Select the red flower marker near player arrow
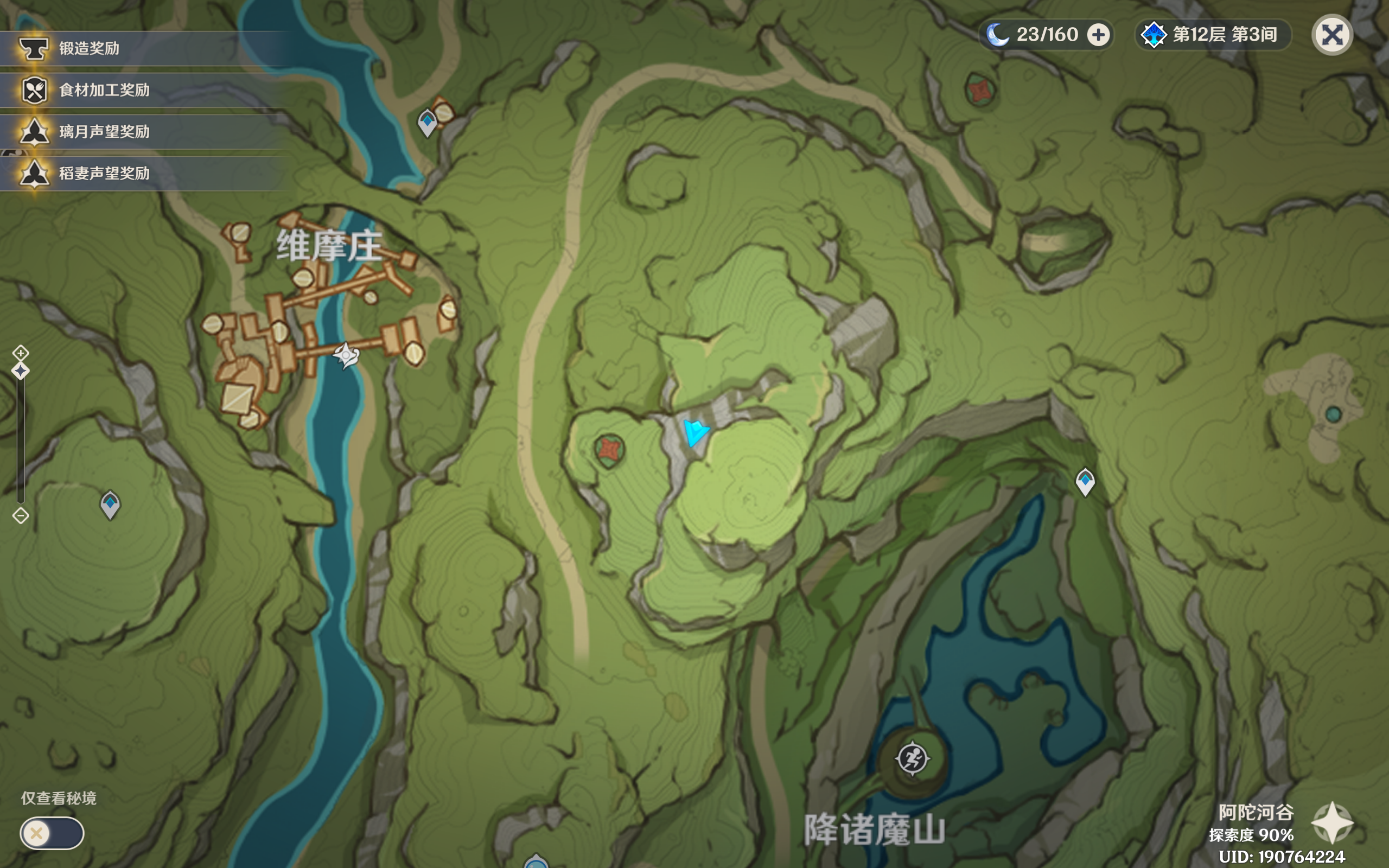The height and width of the screenshot is (868, 1389). coord(609,450)
